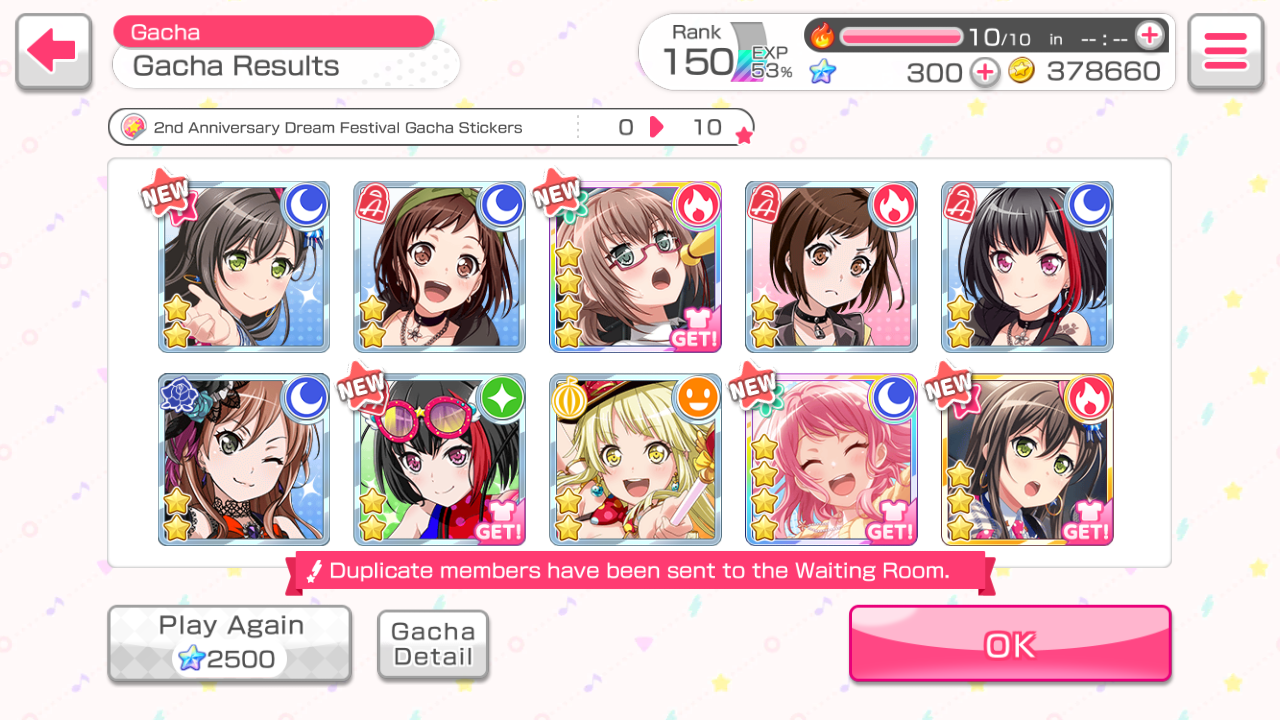Play Again for 2500 stars
Screen dimensions: 1280x720
click(230, 643)
